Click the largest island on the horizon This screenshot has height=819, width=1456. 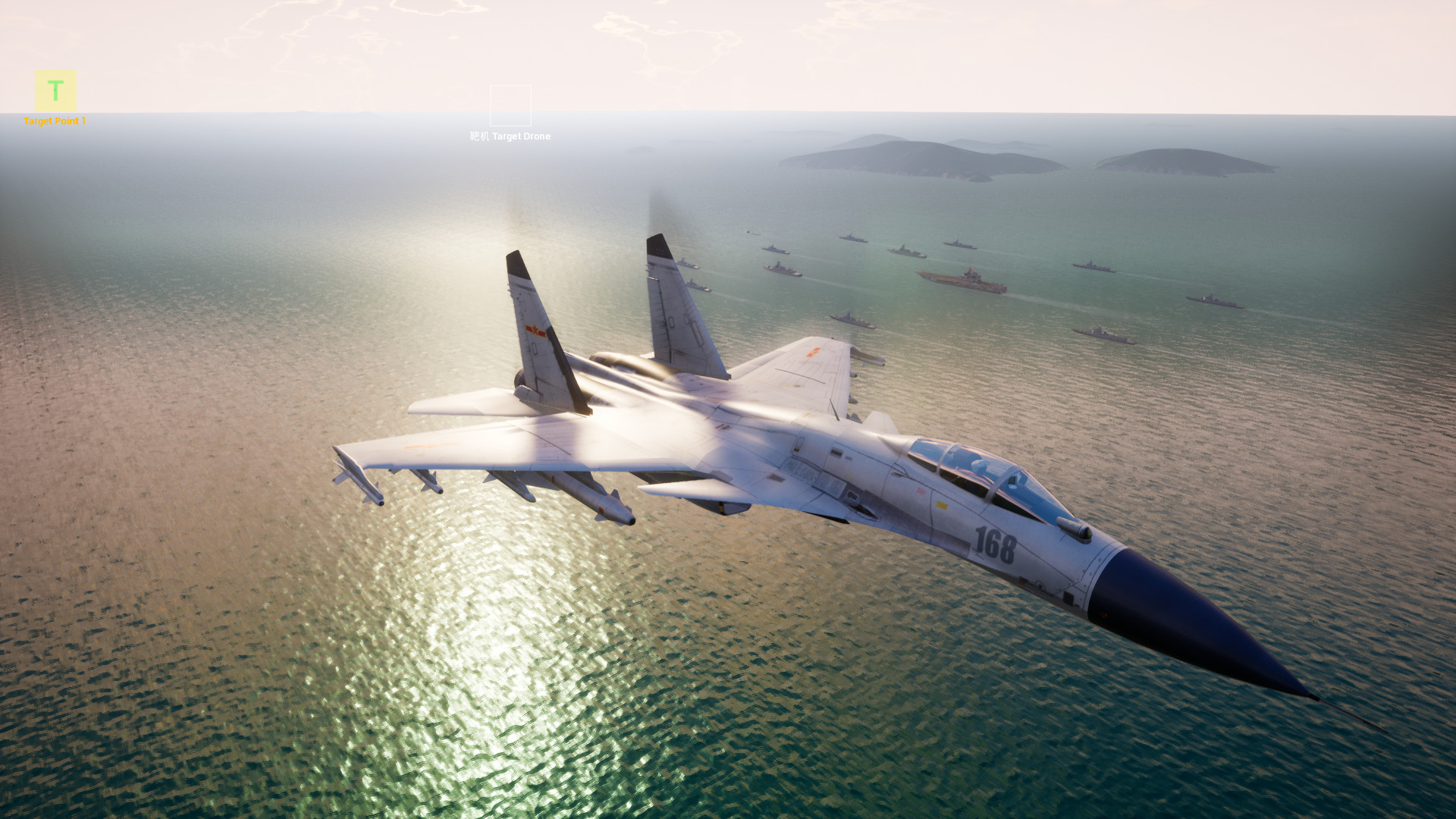pos(895,155)
